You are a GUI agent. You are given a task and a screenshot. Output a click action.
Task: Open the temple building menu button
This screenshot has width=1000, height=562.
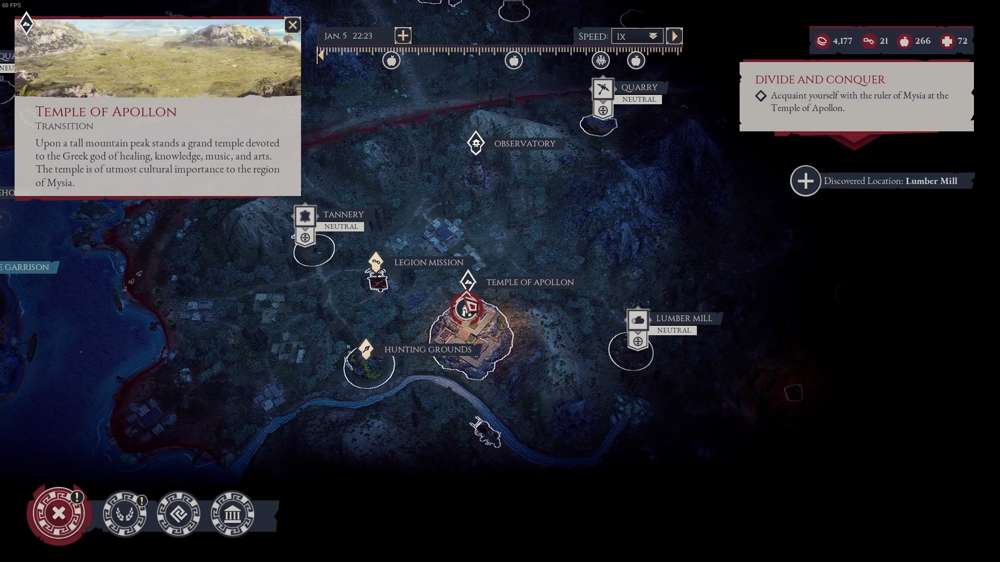[232, 514]
